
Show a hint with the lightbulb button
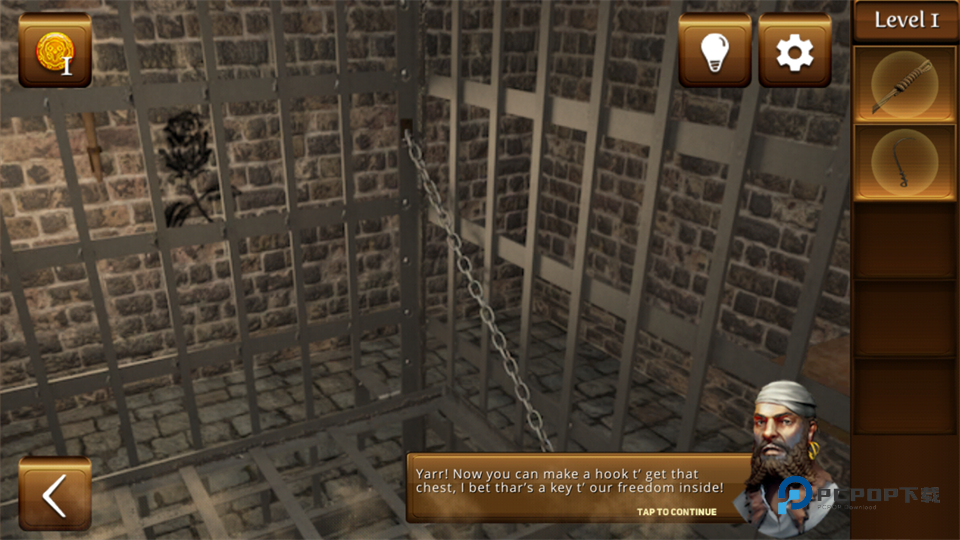tap(715, 51)
